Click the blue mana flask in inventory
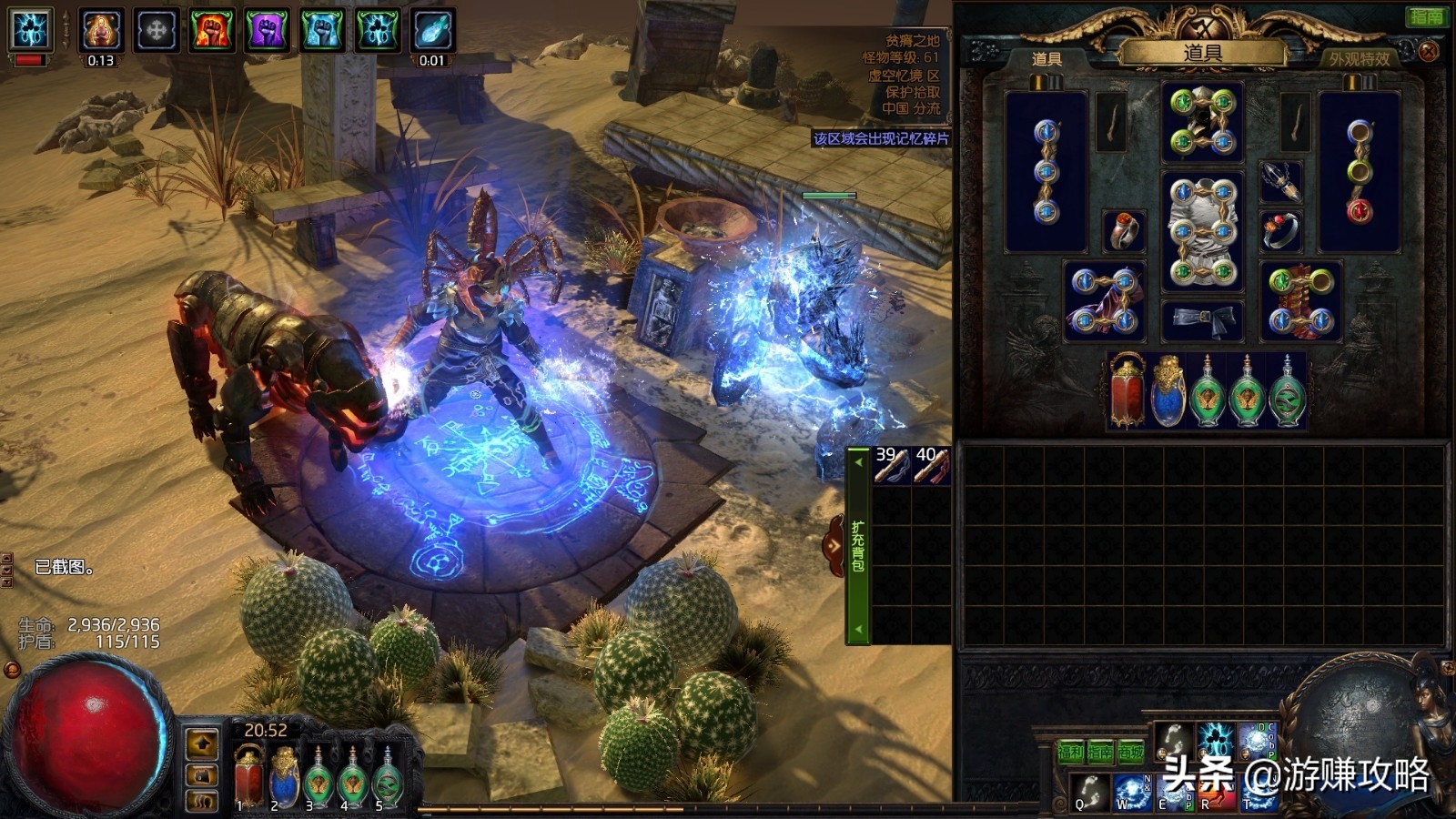 pos(1168,391)
